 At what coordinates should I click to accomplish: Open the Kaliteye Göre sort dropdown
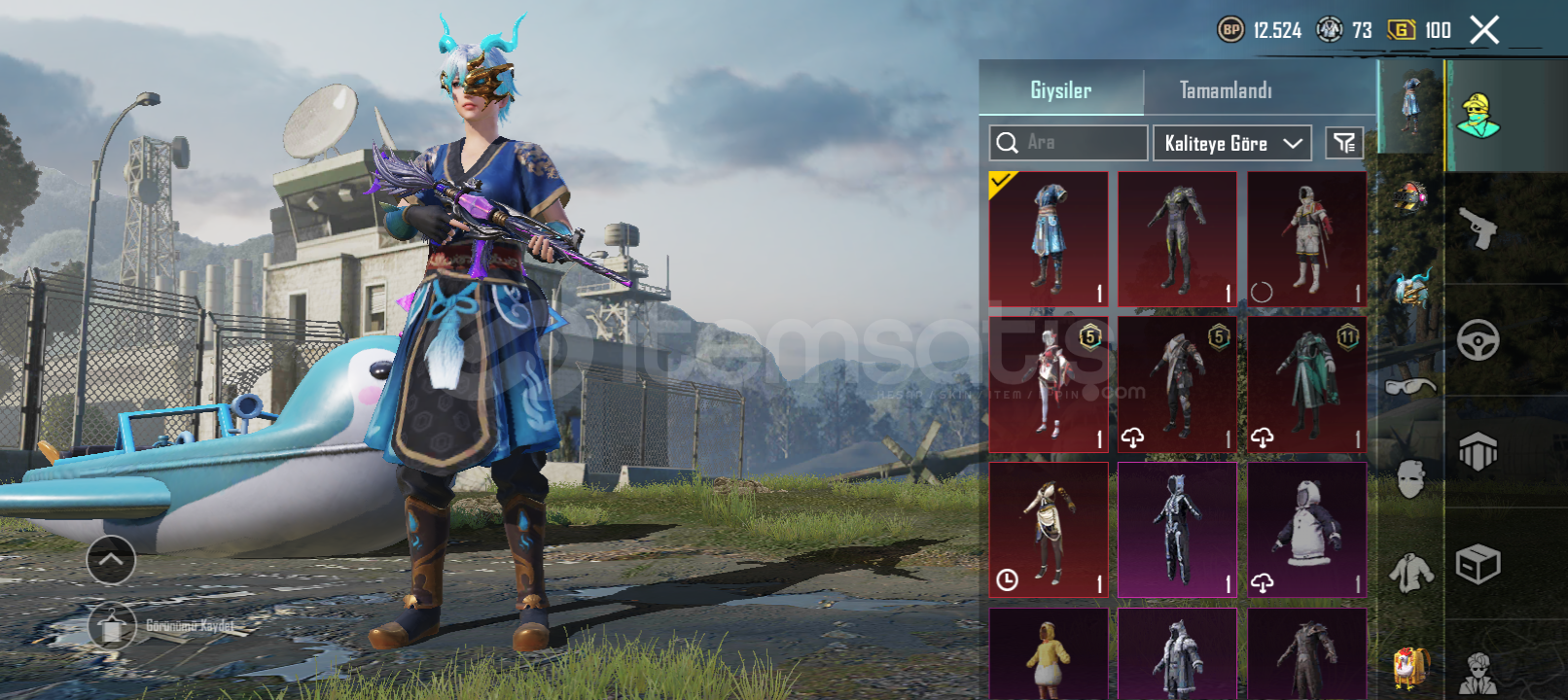pyautogui.click(x=1231, y=143)
